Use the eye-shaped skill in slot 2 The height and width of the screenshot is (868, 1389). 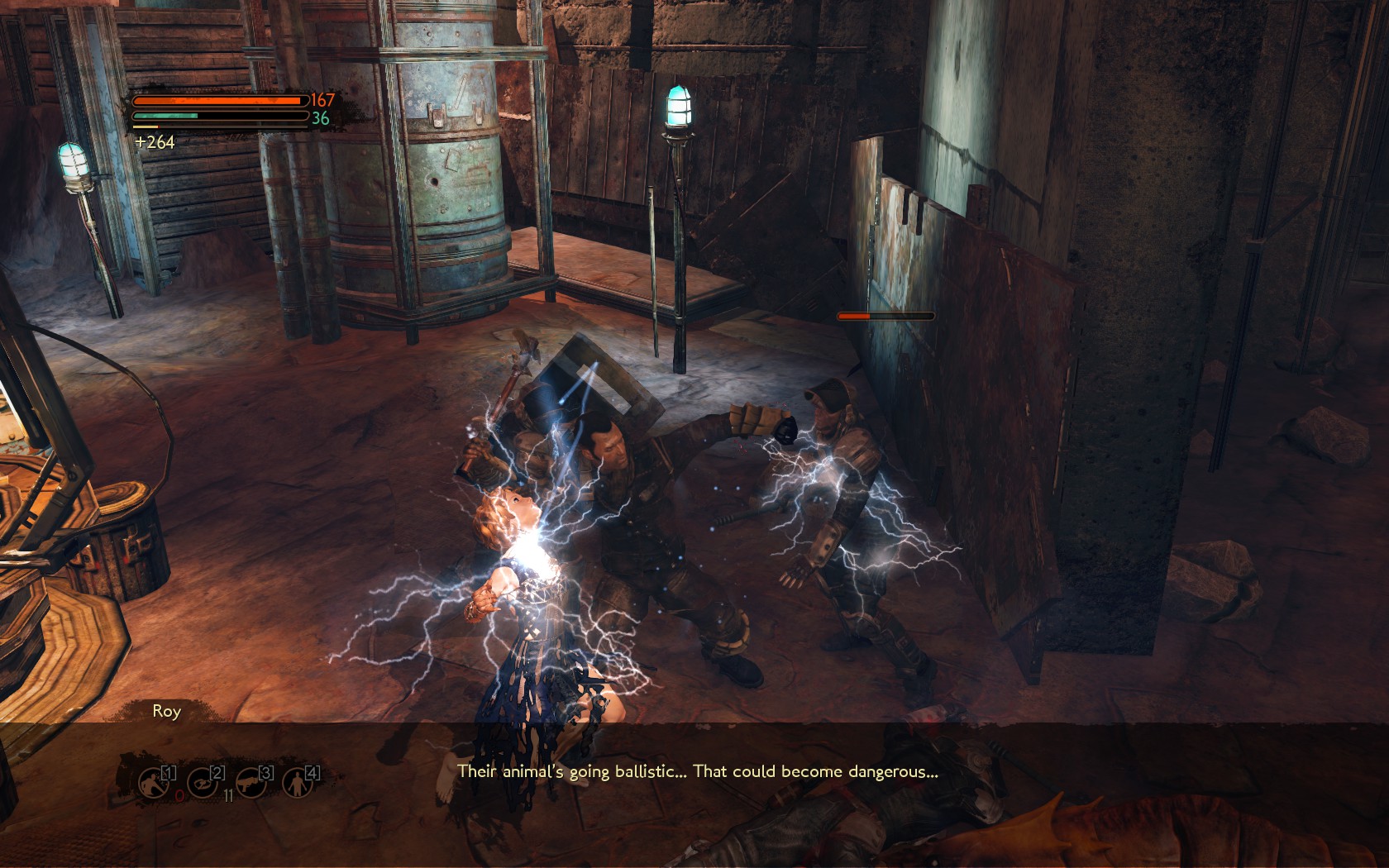tap(202, 782)
